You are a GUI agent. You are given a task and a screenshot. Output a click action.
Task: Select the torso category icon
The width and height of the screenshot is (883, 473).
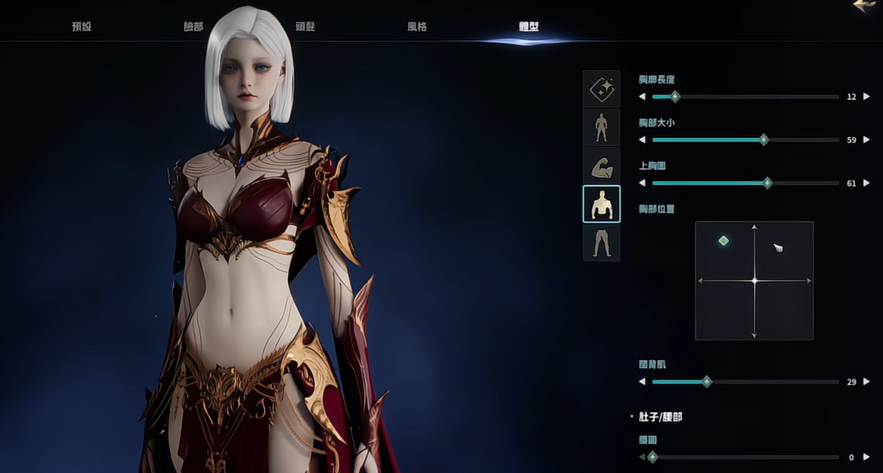[601, 204]
